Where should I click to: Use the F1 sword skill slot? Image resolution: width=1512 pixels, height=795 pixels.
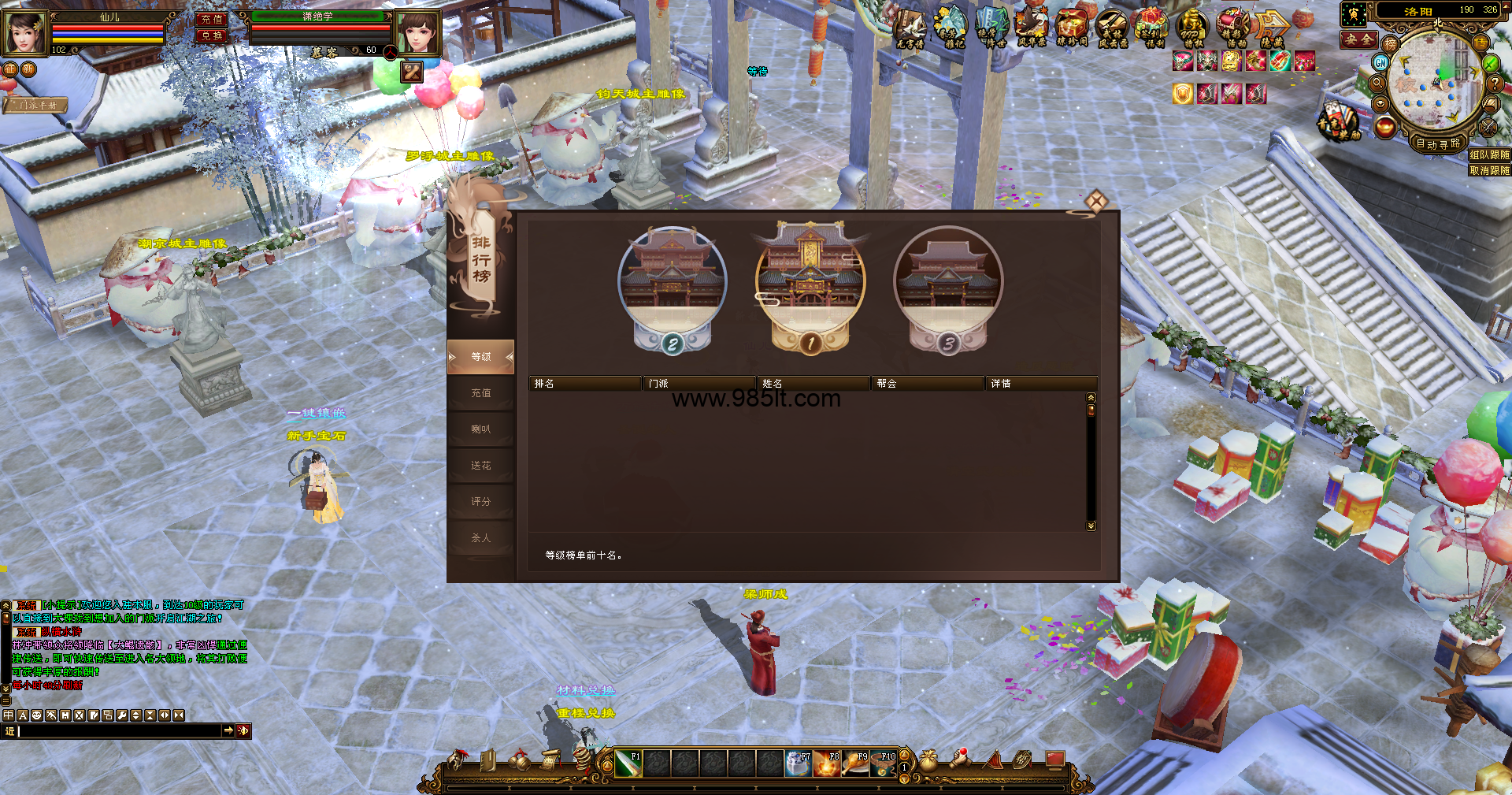coord(628,763)
